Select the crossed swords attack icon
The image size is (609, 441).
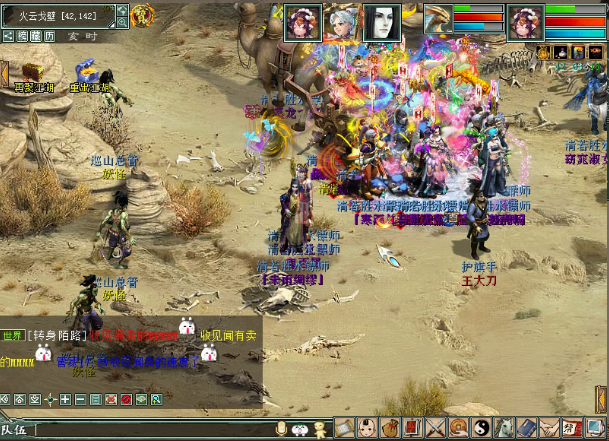click(436, 429)
